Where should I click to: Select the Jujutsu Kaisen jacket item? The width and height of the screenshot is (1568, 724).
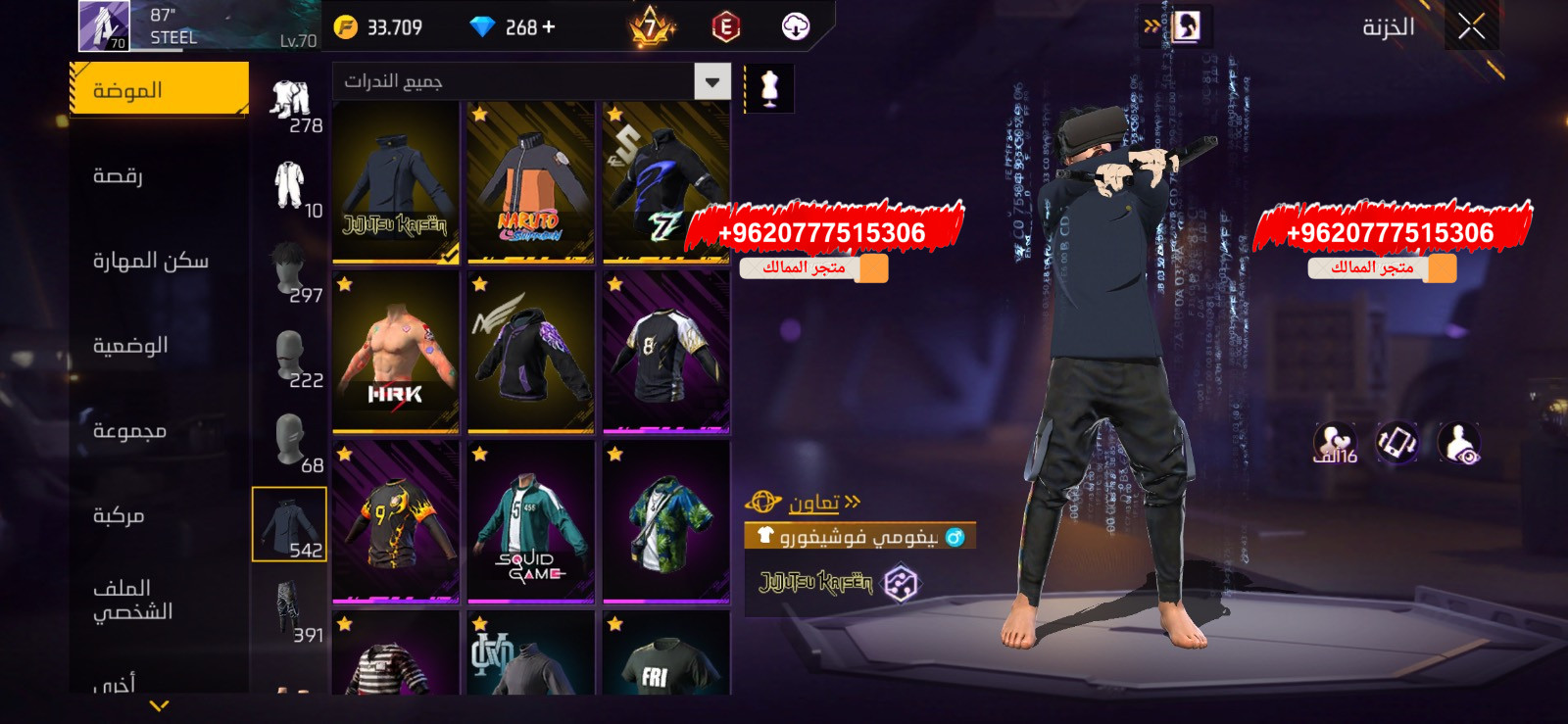[396, 183]
